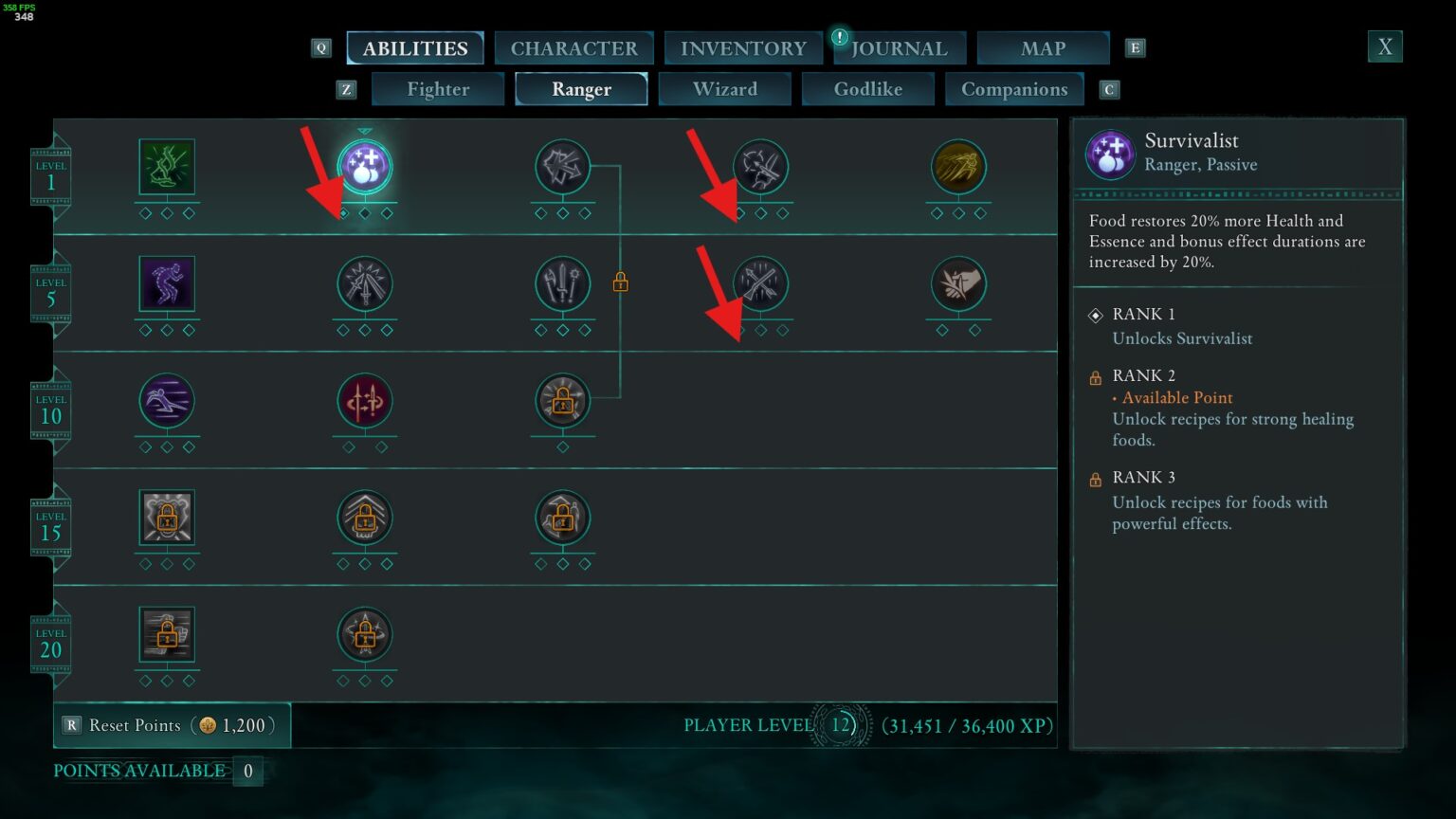The height and width of the screenshot is (819, 1456).
Task: Click the purple running ability at Level 5
Action: pyautogui.click(x=167, y=282)
